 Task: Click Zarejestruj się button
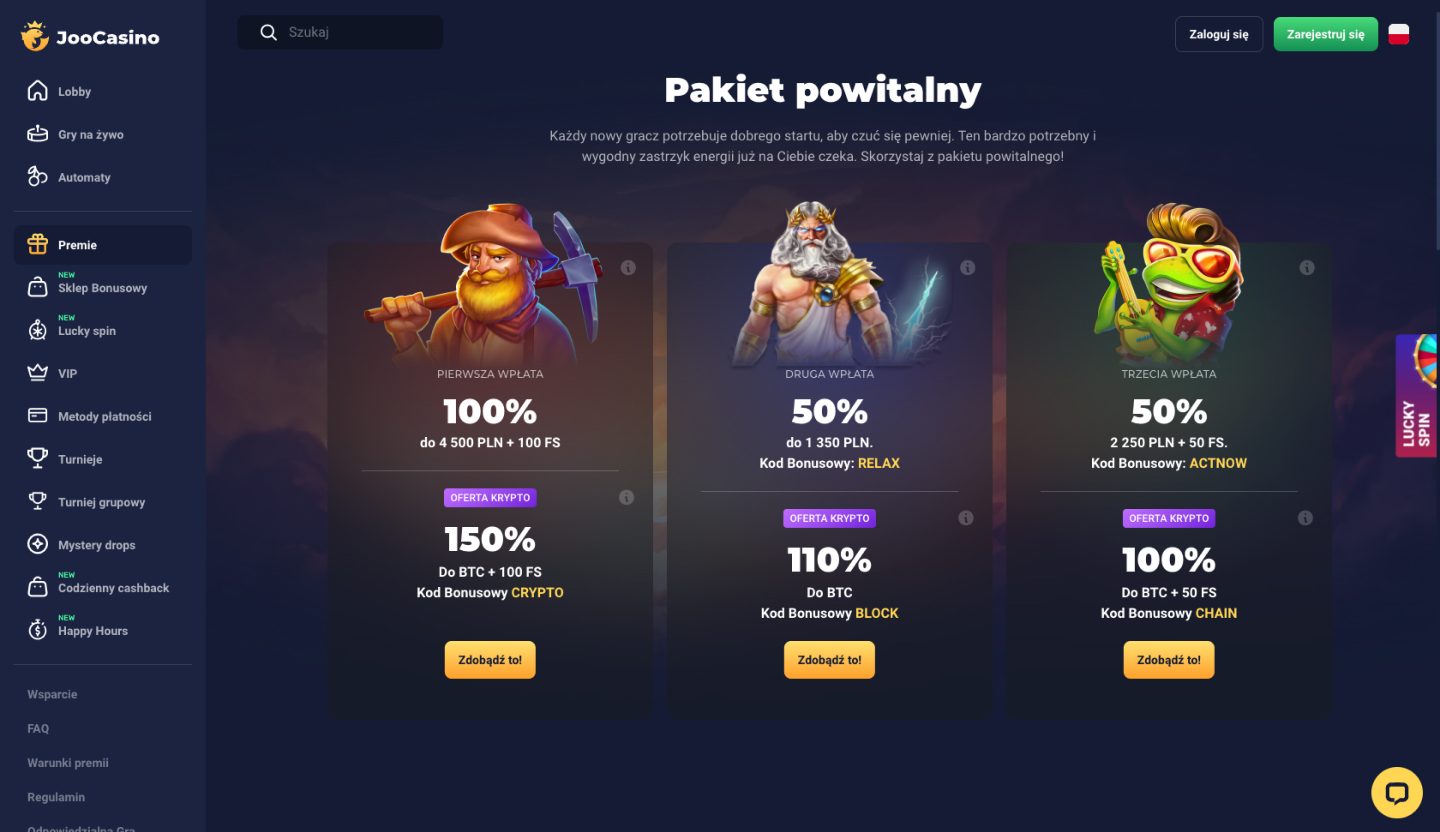tap(1325, 33)
